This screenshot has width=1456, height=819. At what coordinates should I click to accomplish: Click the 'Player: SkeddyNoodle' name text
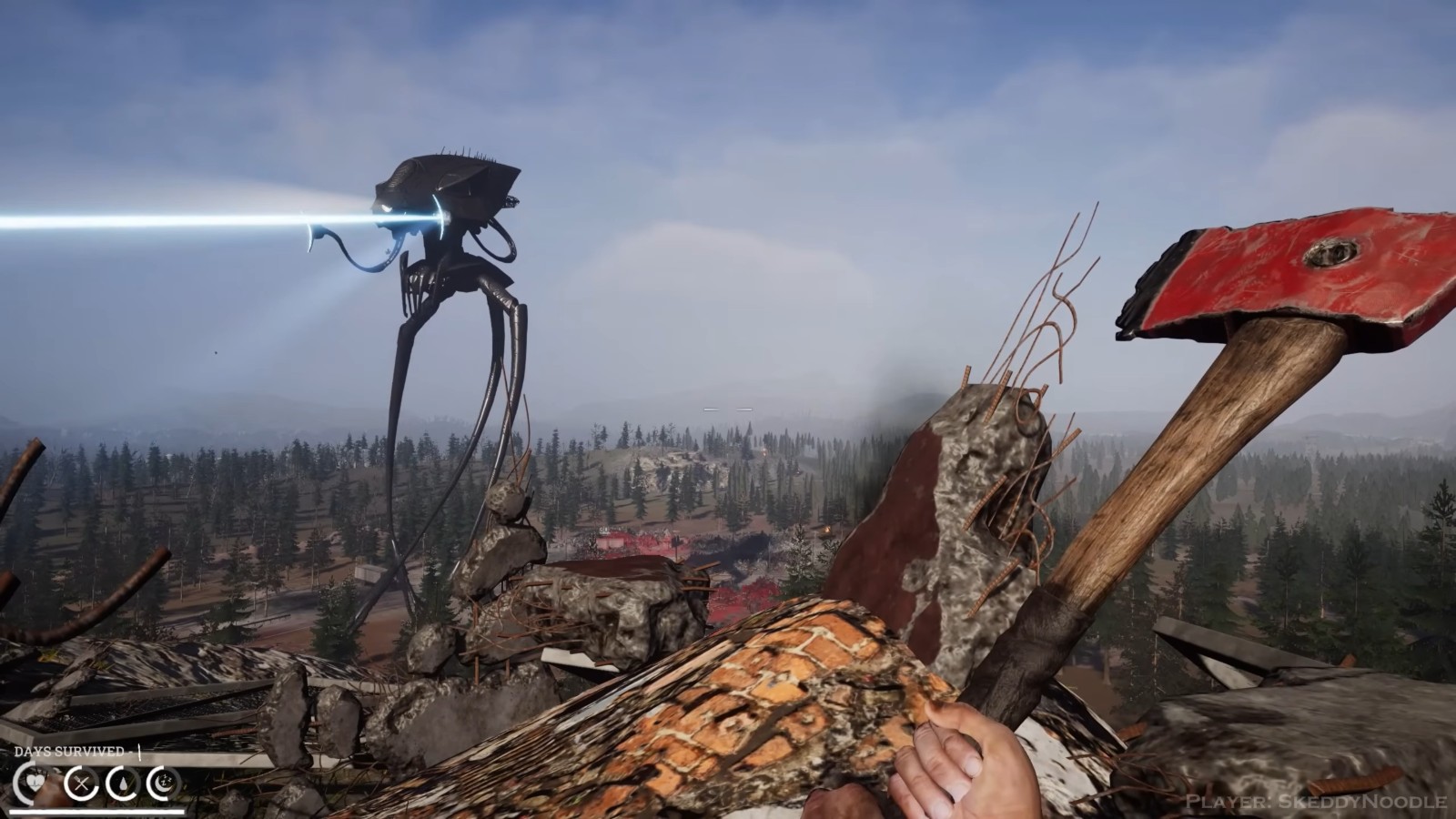coord(1316,803)
